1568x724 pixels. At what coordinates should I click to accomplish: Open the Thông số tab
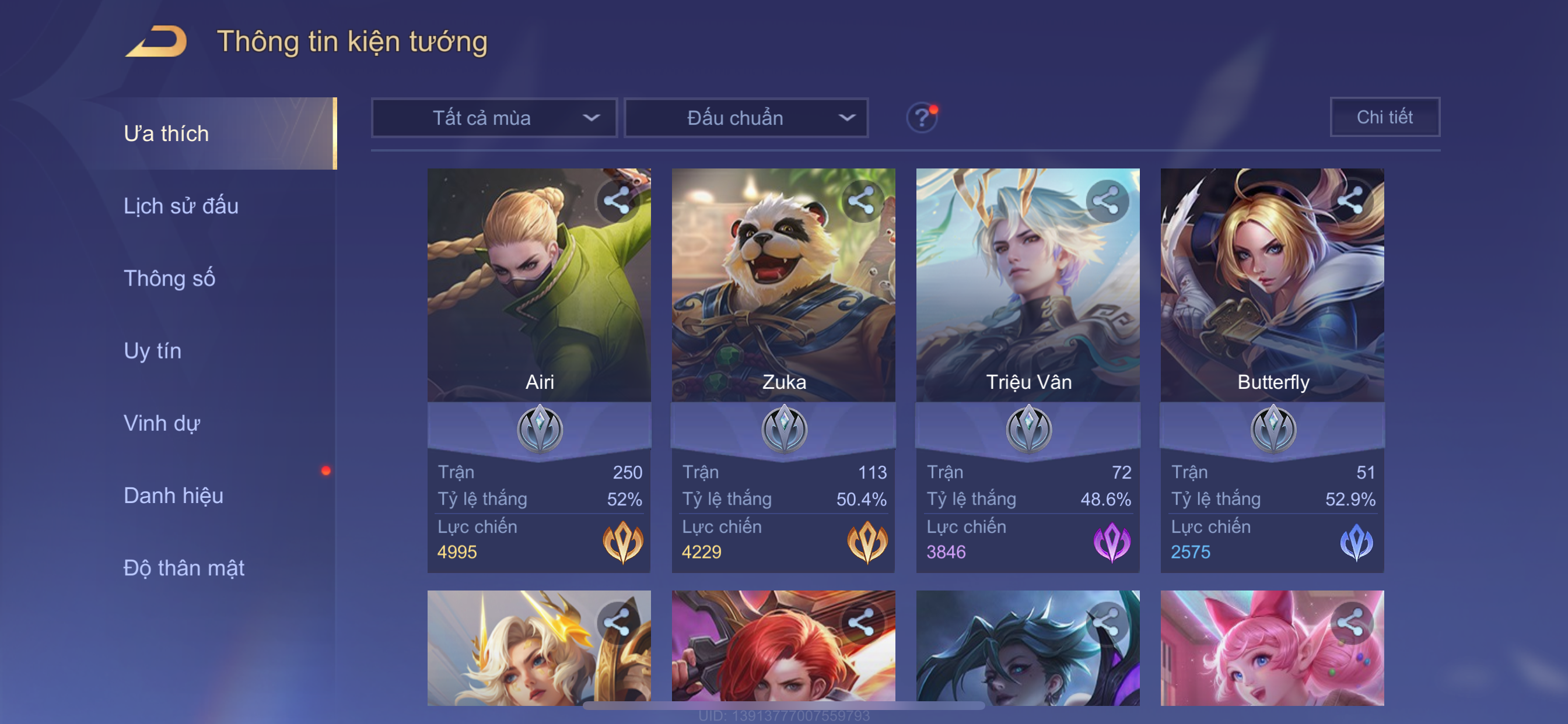[169, 278]
